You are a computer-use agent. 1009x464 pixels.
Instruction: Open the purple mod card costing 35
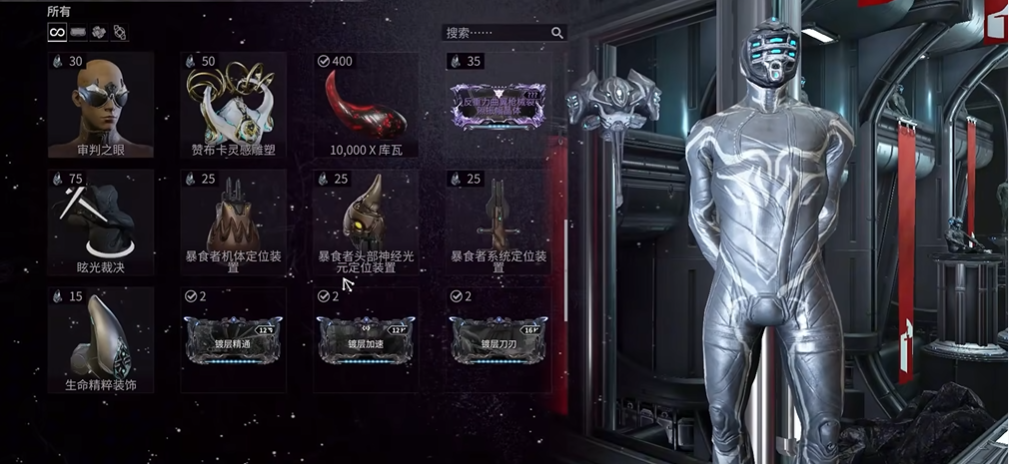[x=497, y=104]
